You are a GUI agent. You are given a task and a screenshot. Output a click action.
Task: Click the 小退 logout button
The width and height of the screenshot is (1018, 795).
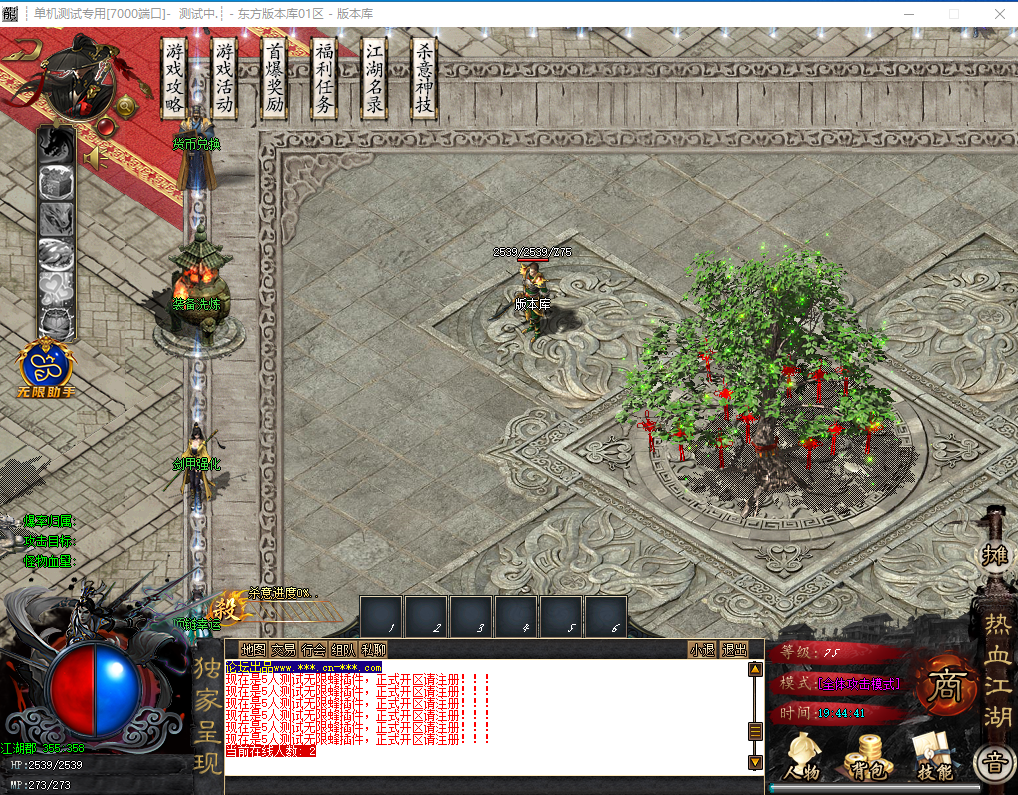[703, 650]
